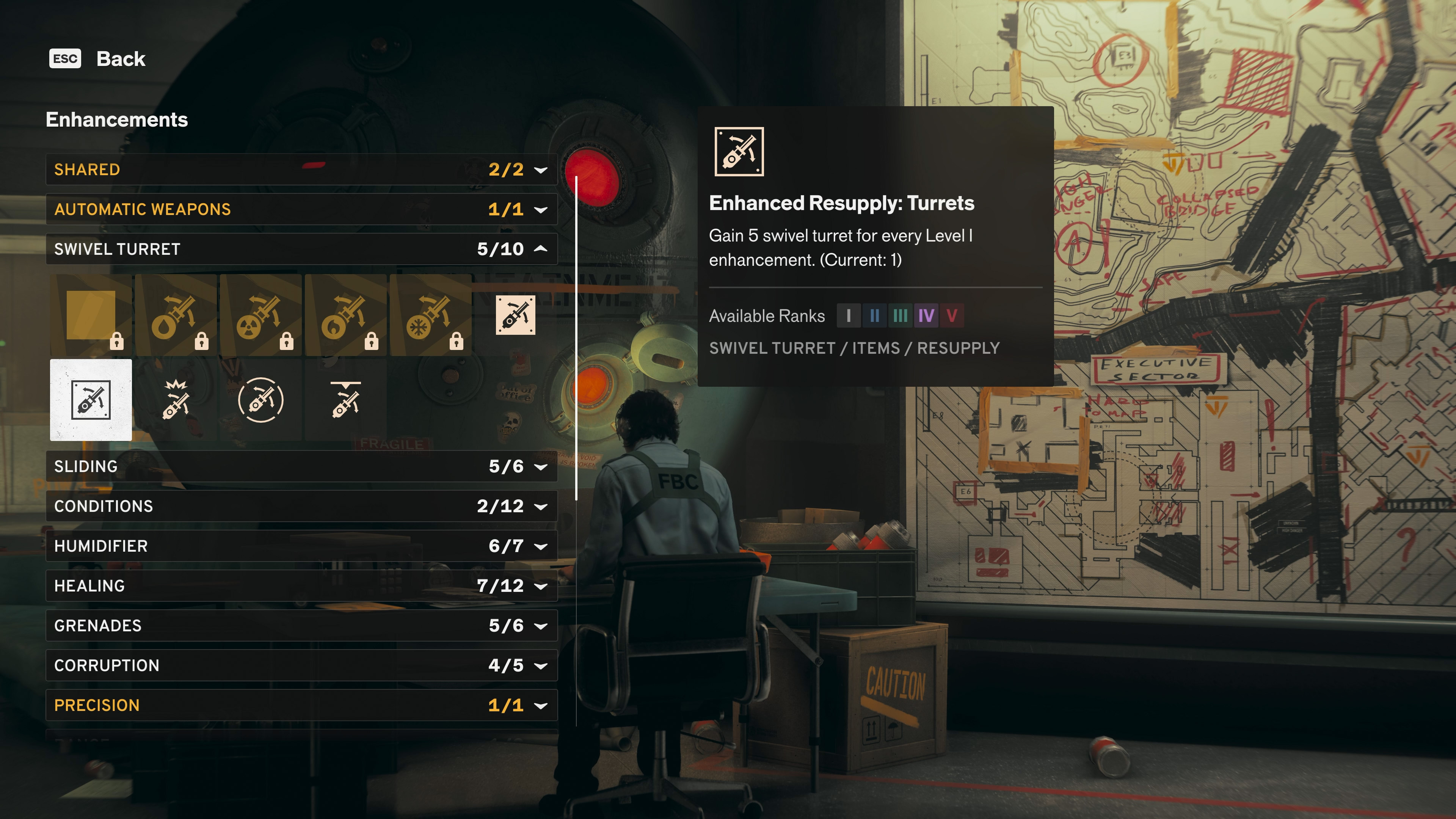Select the circular rotation turret enhancement icon
Screen dimensions: 1456x819
(x=260, y=400)
